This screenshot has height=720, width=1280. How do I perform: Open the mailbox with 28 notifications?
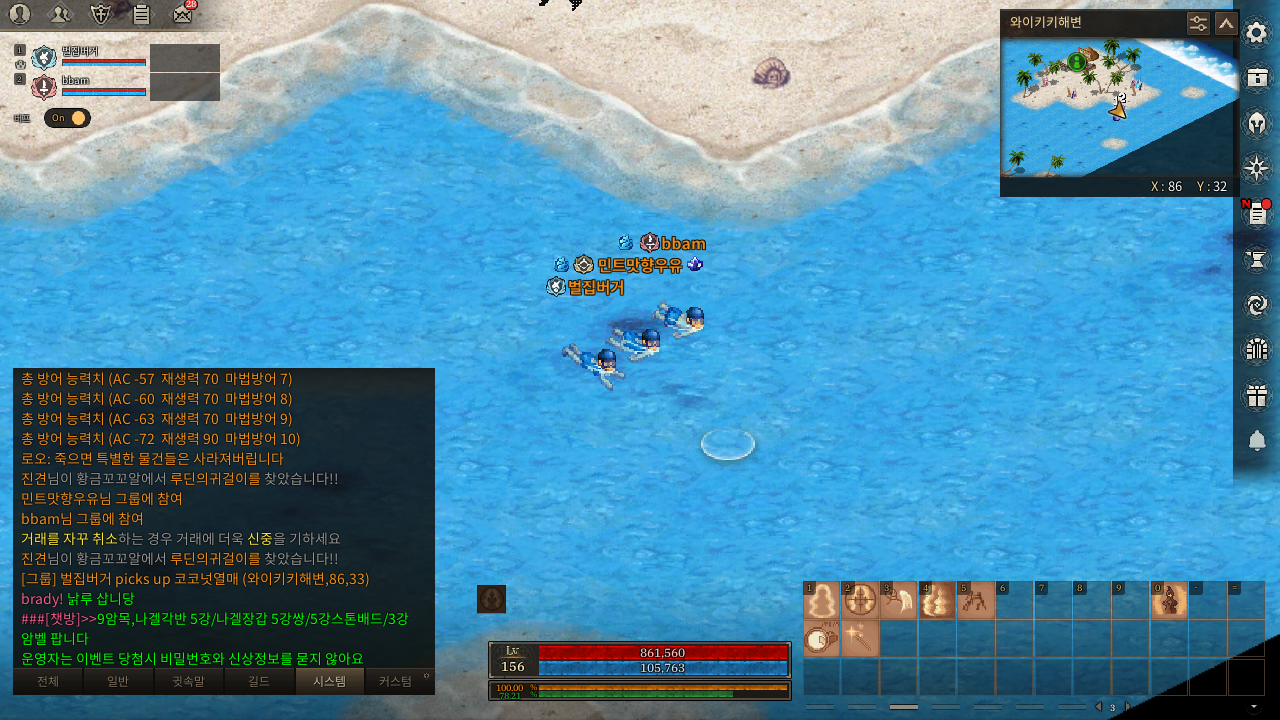point(182,14)
